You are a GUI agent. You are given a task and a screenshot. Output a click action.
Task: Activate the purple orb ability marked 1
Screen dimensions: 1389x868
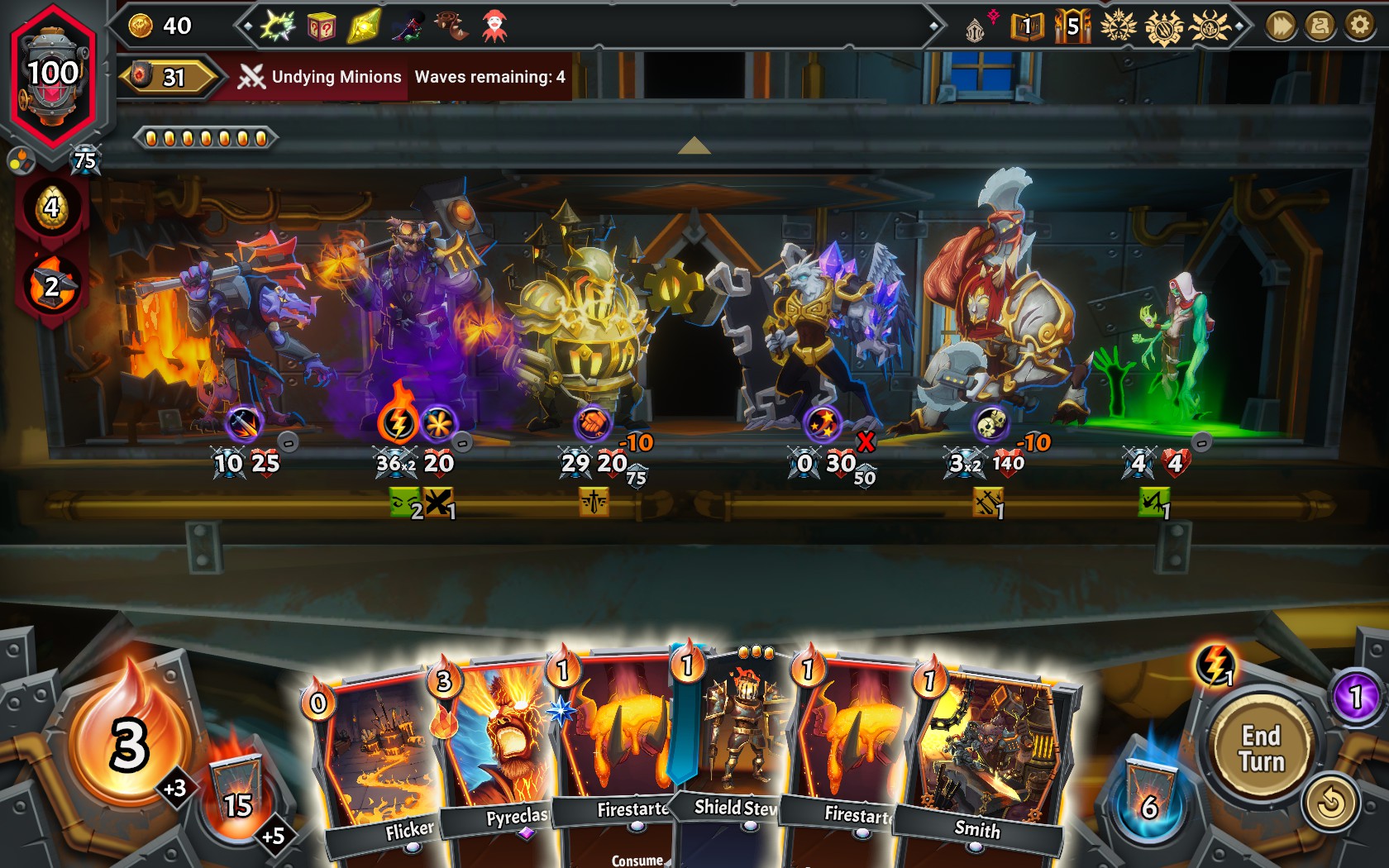click(x=1355, y=696)
